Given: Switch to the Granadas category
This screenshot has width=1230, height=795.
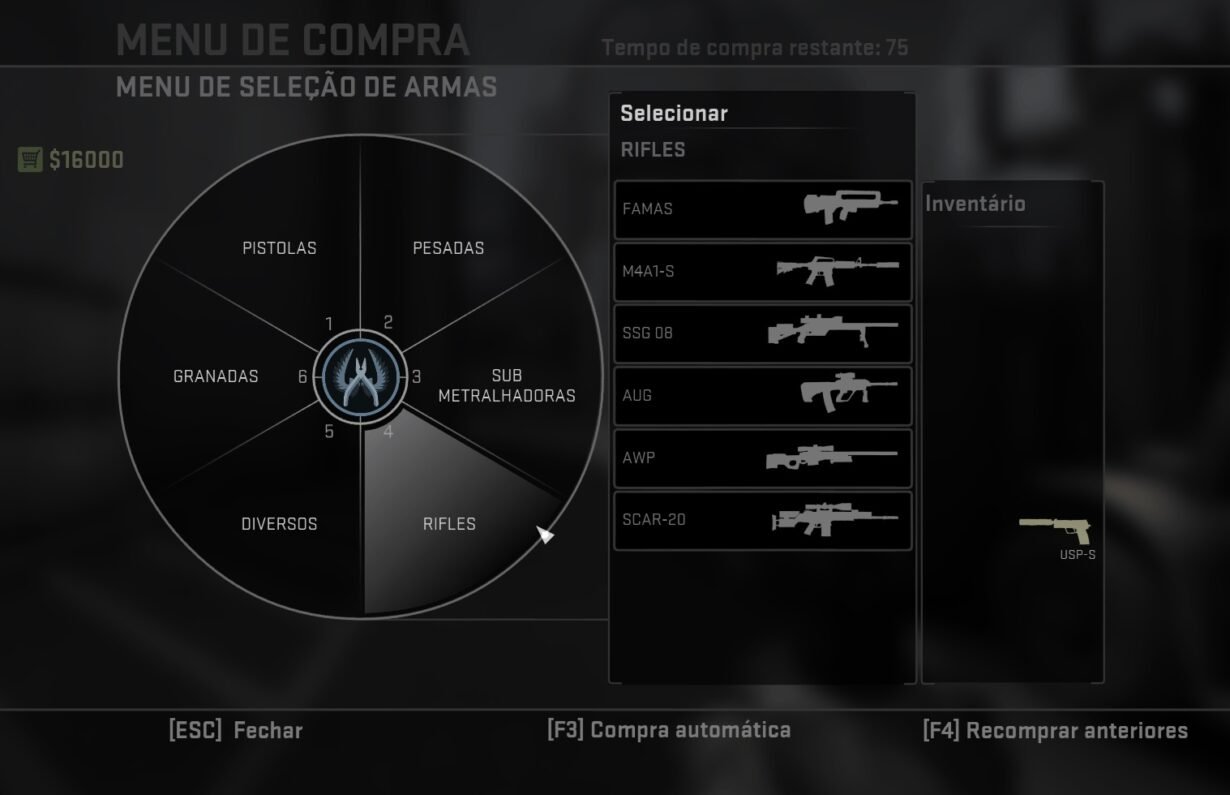Looking at the screenshot, I should pyautogui.click(x=216, y=377).
